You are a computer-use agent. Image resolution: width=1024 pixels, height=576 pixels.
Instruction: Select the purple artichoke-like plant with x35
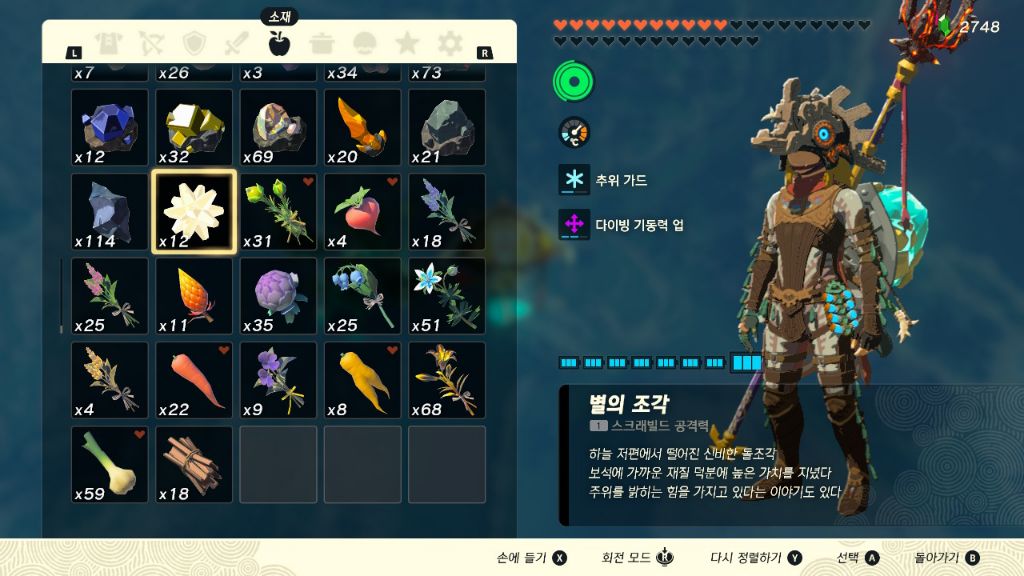click(278, 296)
